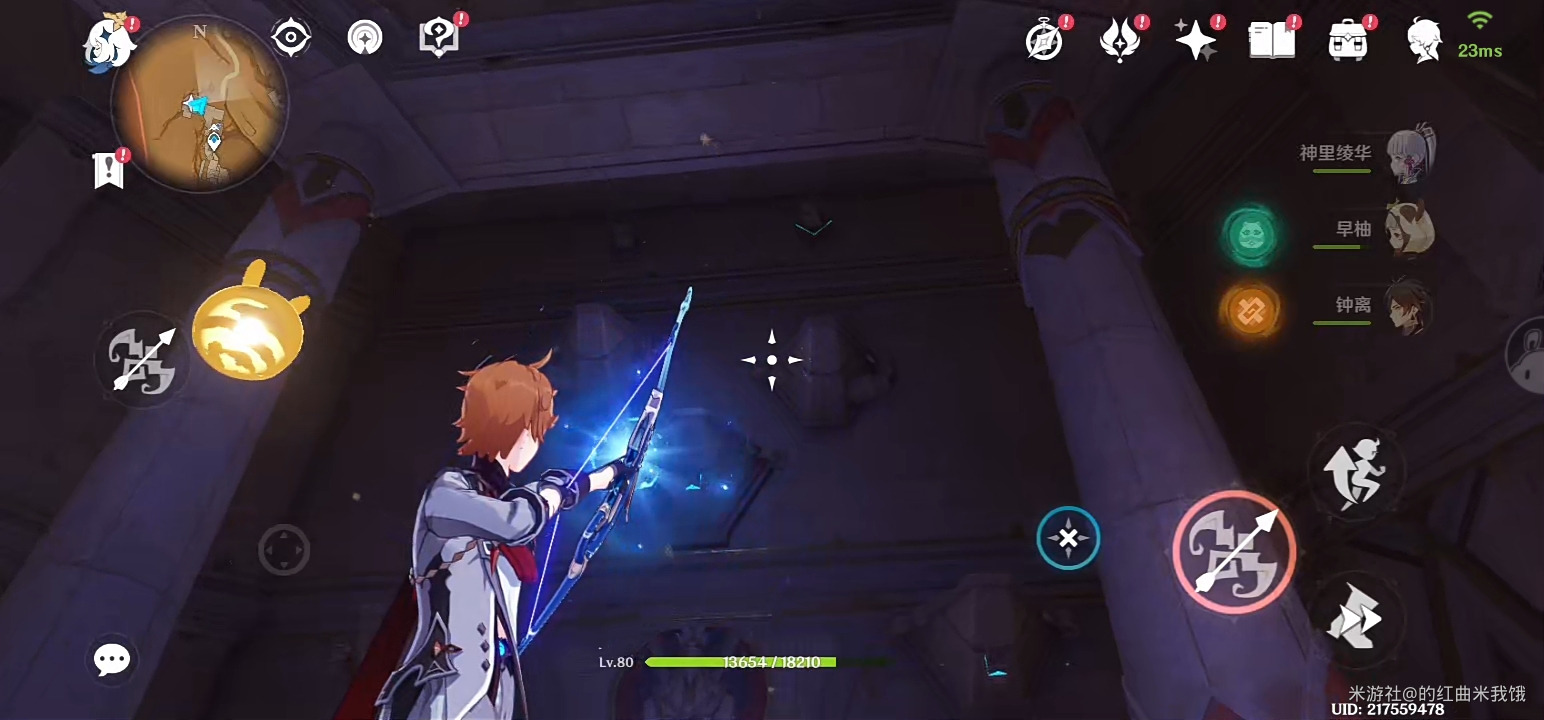Open the circular minimap
1544x720 pixels.
click(x=199, y=103)
